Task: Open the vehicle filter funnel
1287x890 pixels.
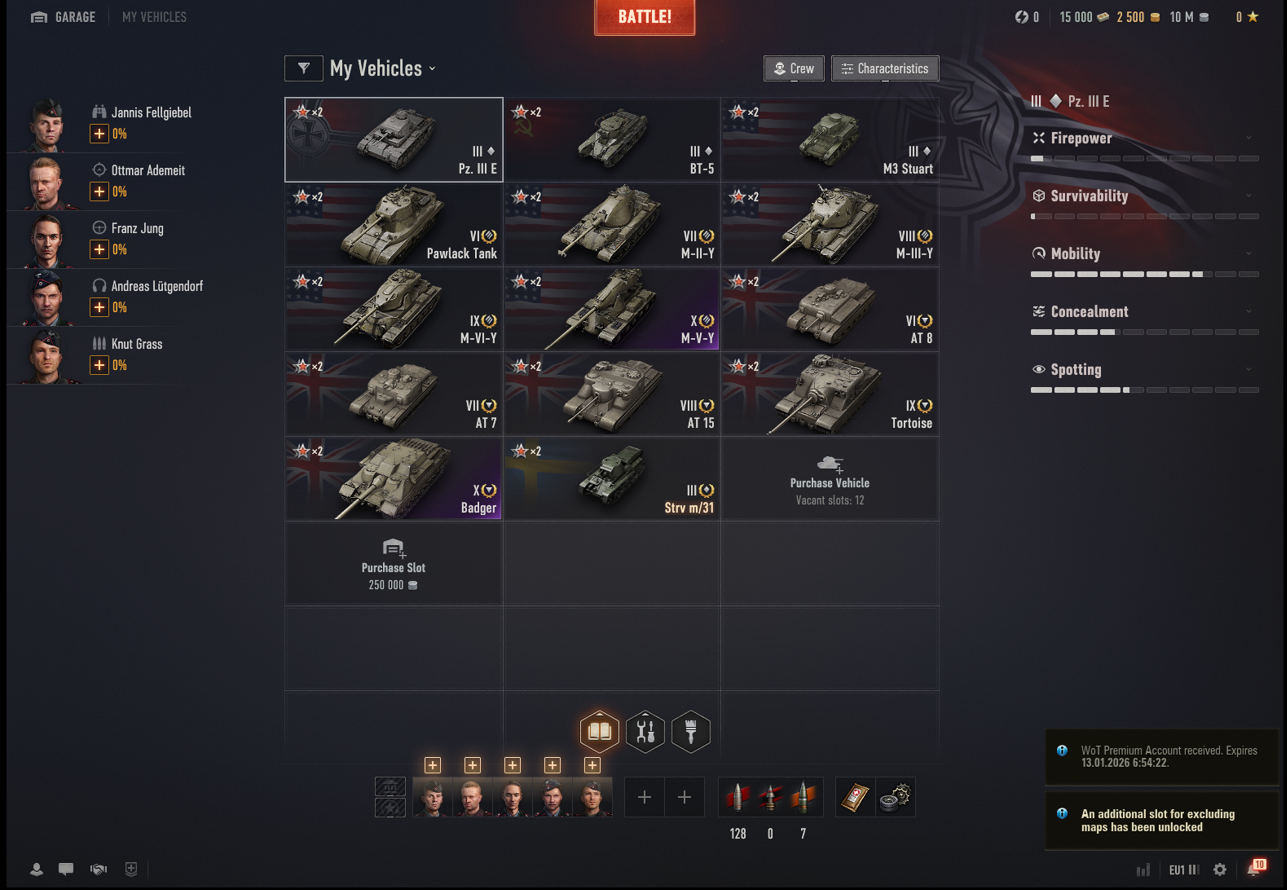Action: 303,68
